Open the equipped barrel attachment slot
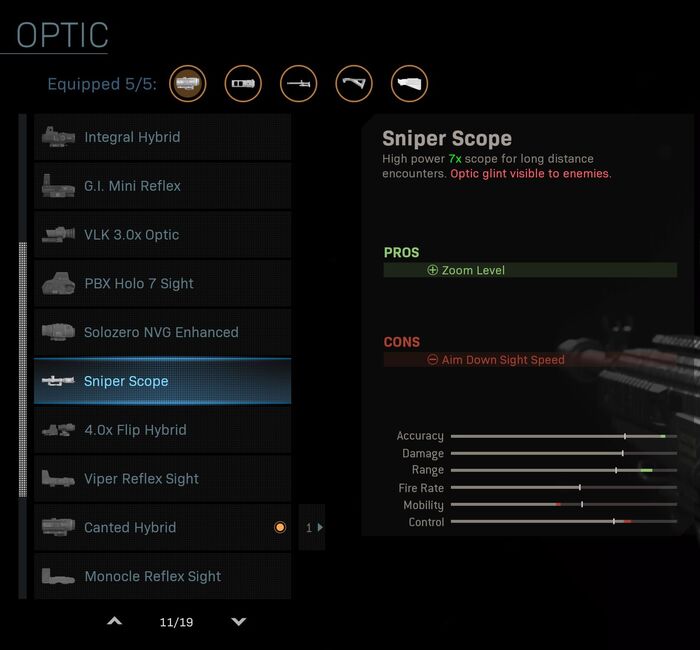 298,84
